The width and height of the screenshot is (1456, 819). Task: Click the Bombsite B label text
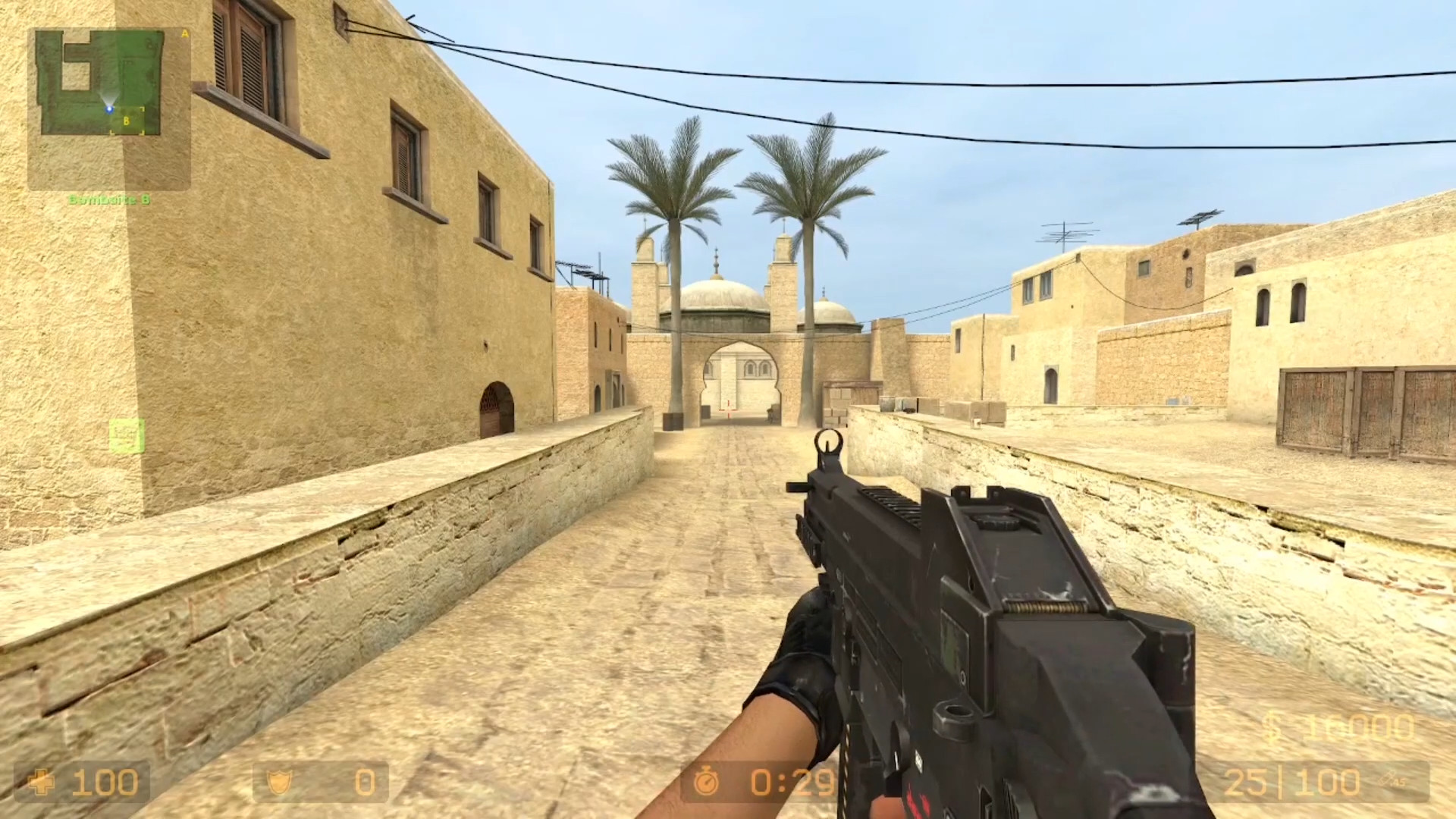pyautogui.click(x=111, y=199)
